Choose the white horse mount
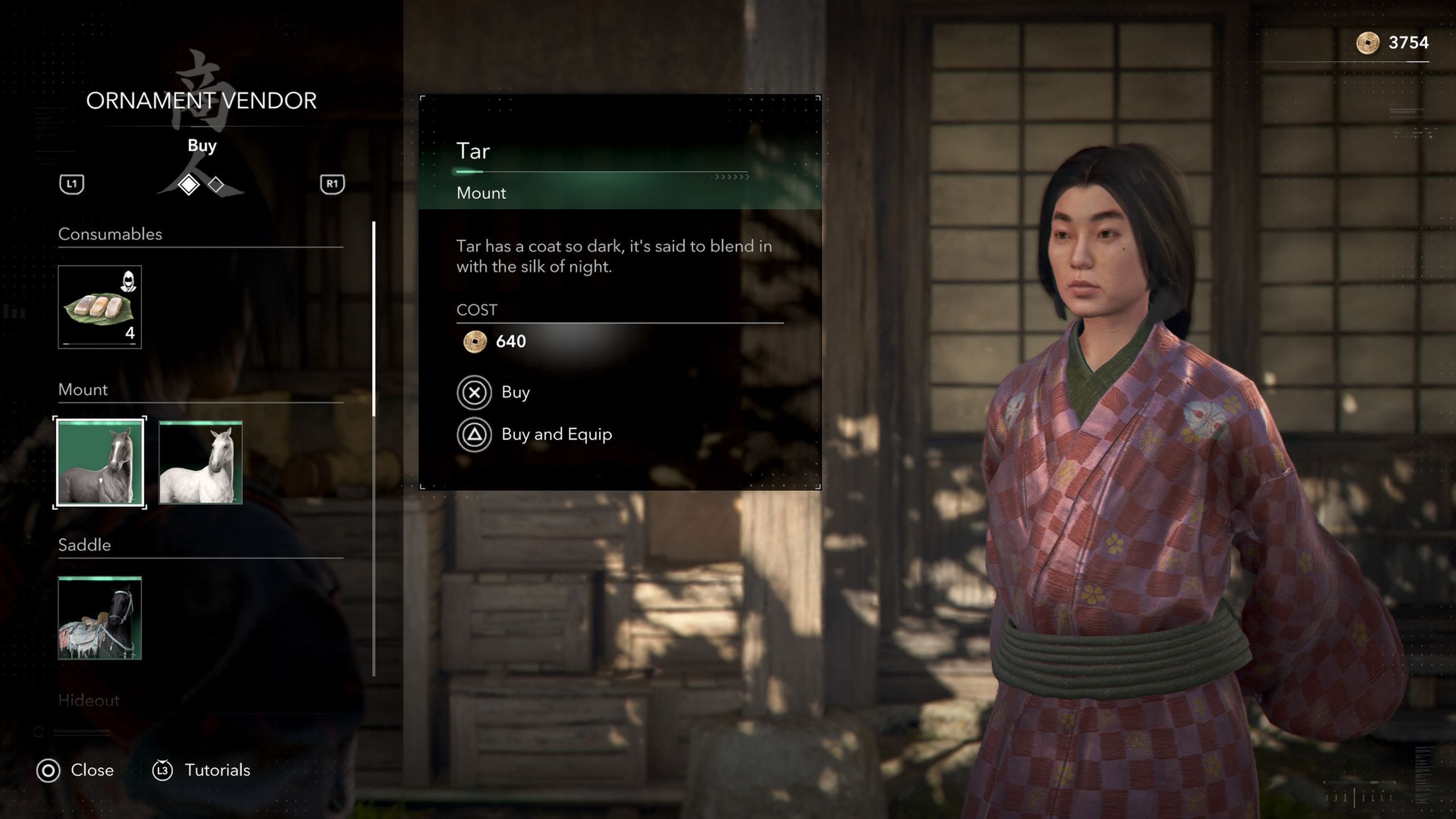The width and height of the screenshot is (1456, 819). pos(200,462)
